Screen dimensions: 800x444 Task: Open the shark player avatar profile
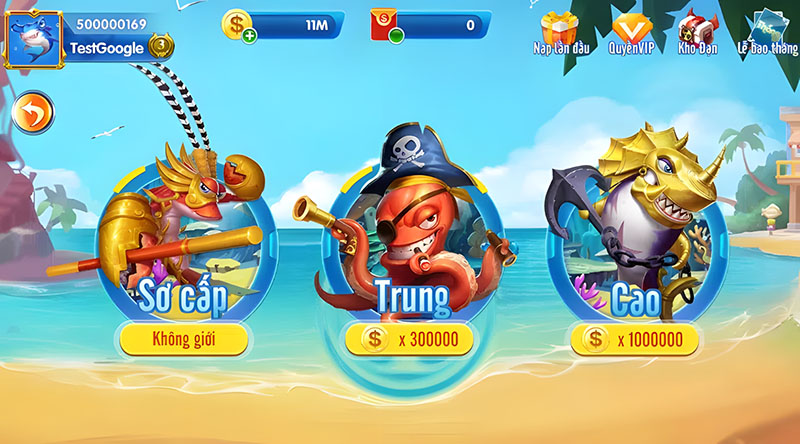click(34, 40)
